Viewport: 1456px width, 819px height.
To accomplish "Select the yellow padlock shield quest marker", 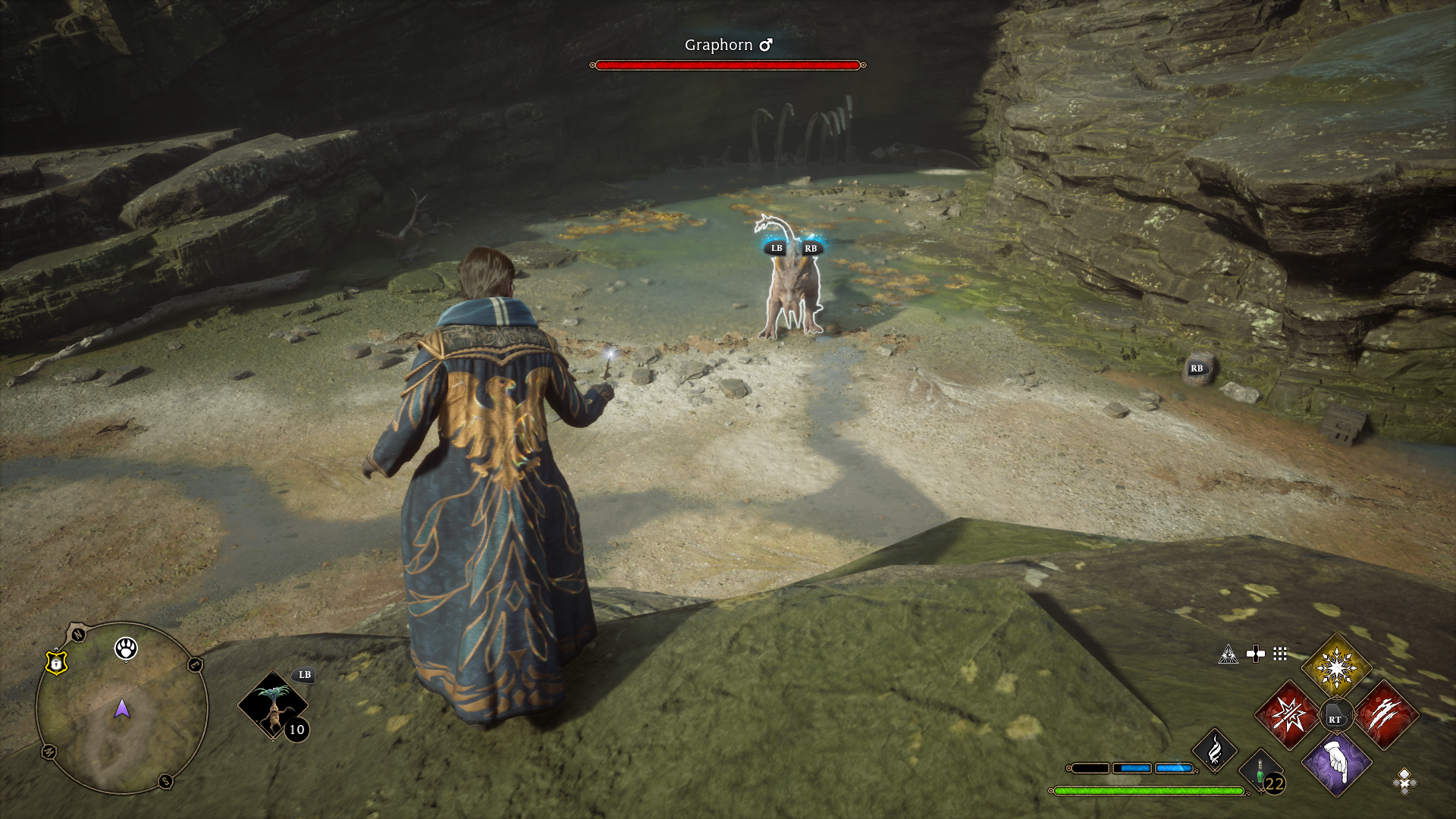I will 56,663.
